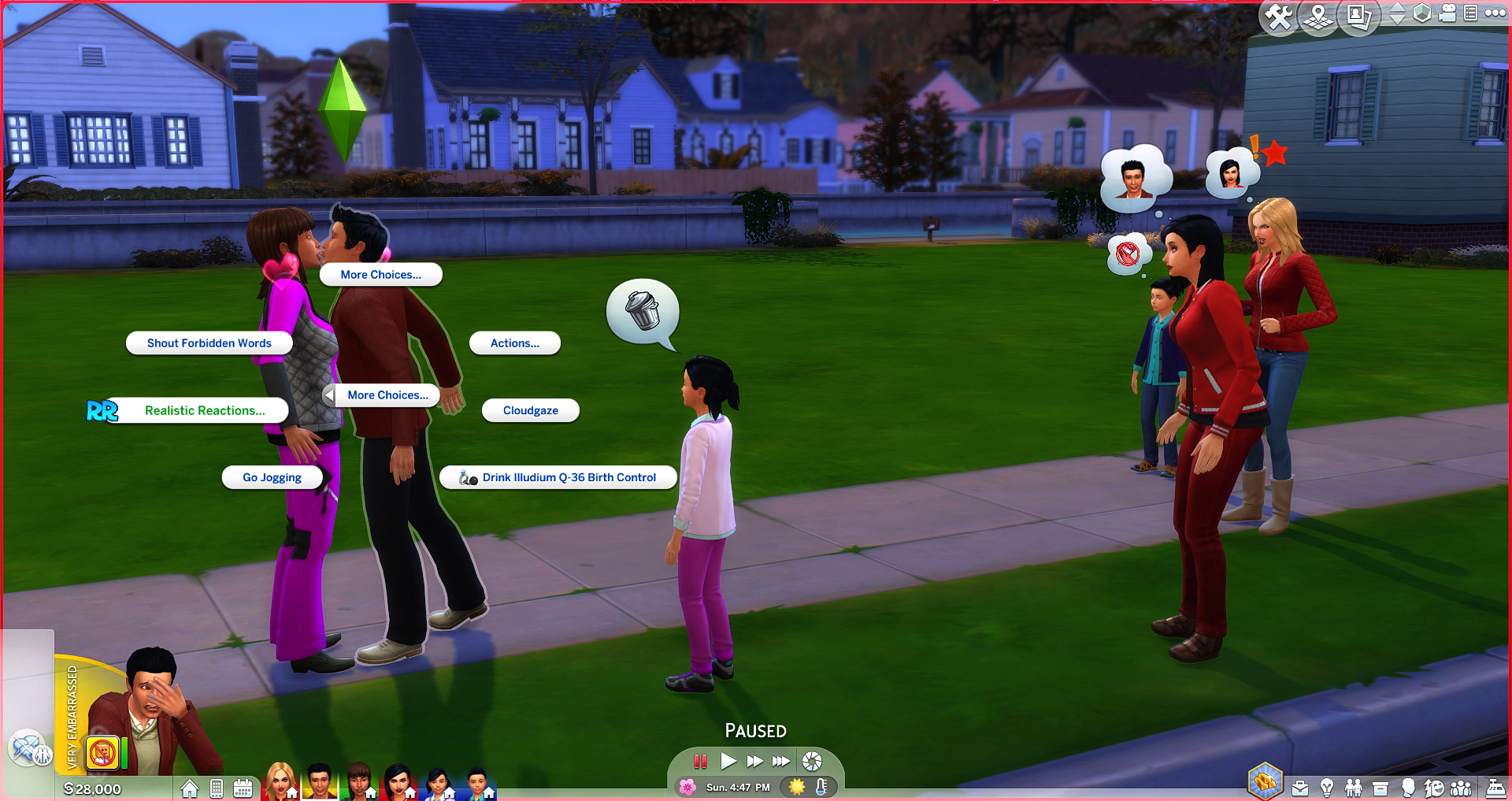Click the red pause button
Image resolution: width=1512 pixels, height=801 pixels.
tap(700, 761)
